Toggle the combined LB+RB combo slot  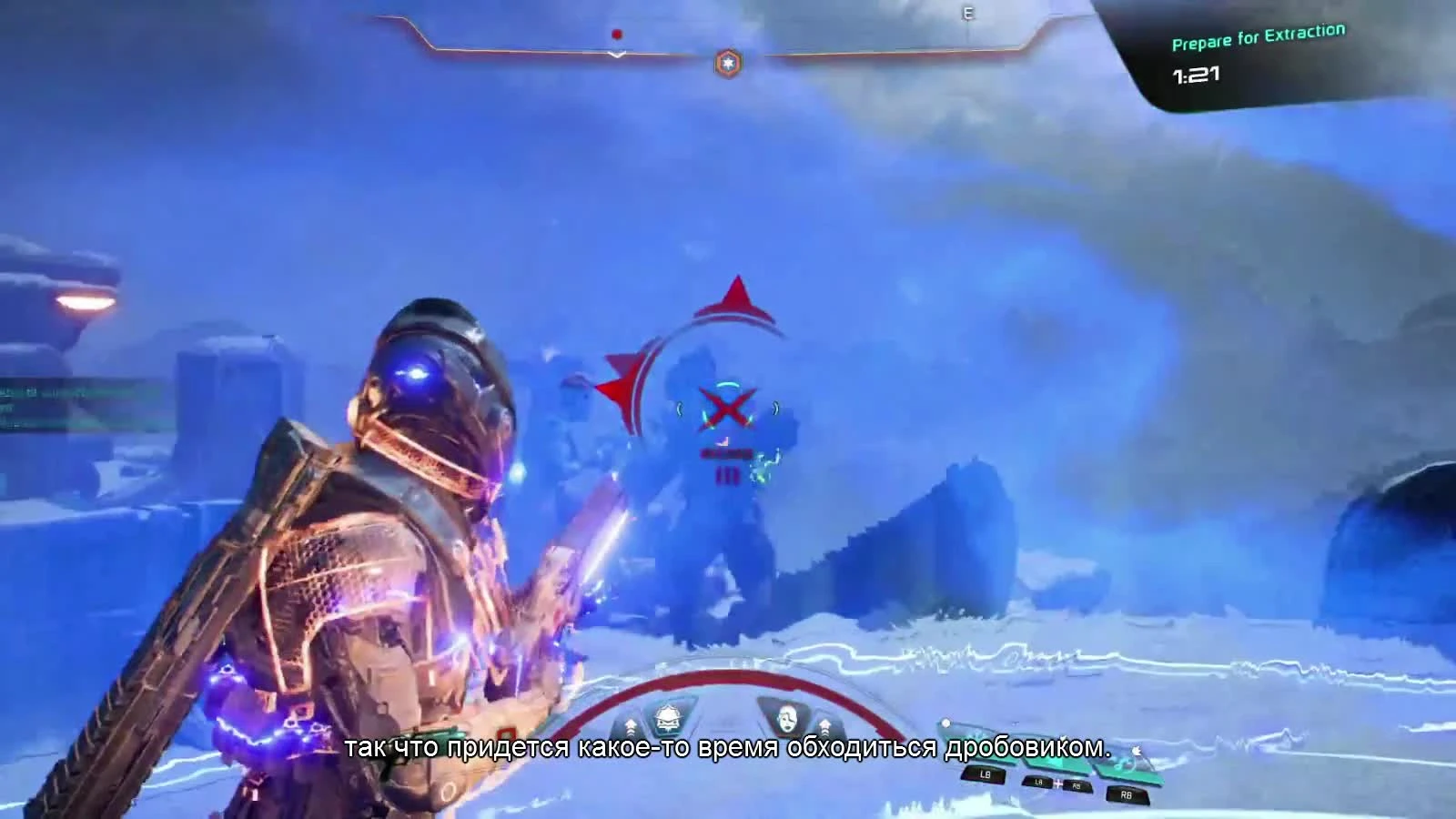(1057, 784)
